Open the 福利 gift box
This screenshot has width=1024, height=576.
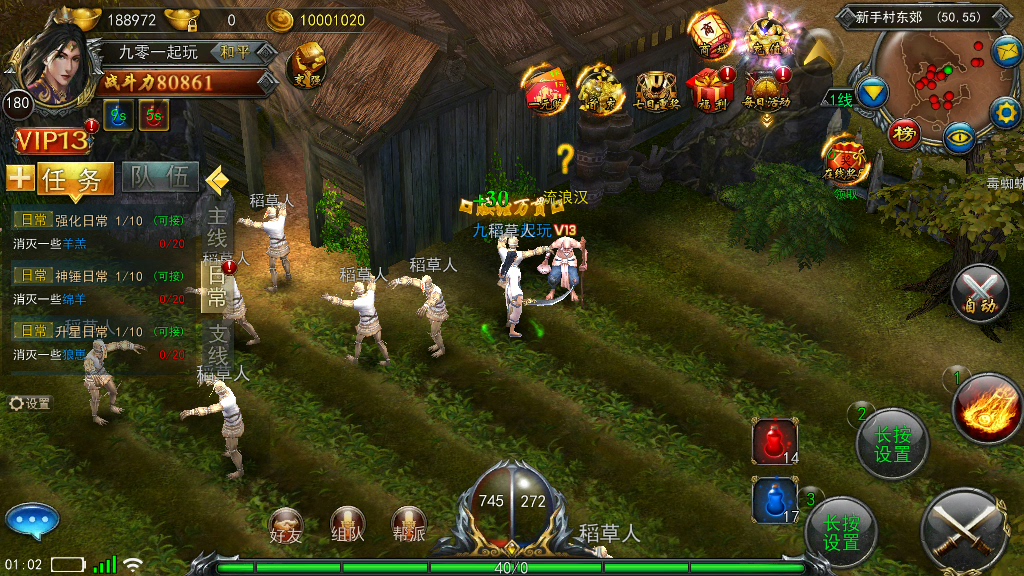tap(711, 88)
